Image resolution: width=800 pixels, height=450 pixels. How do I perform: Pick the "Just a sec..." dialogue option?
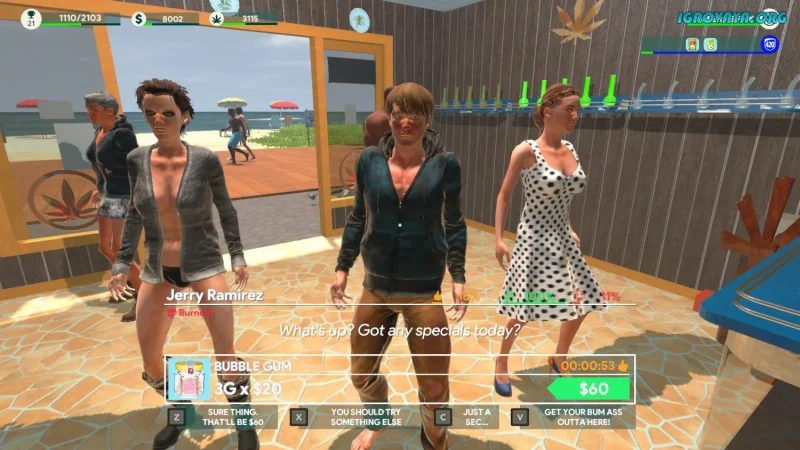tap(476, 417)
